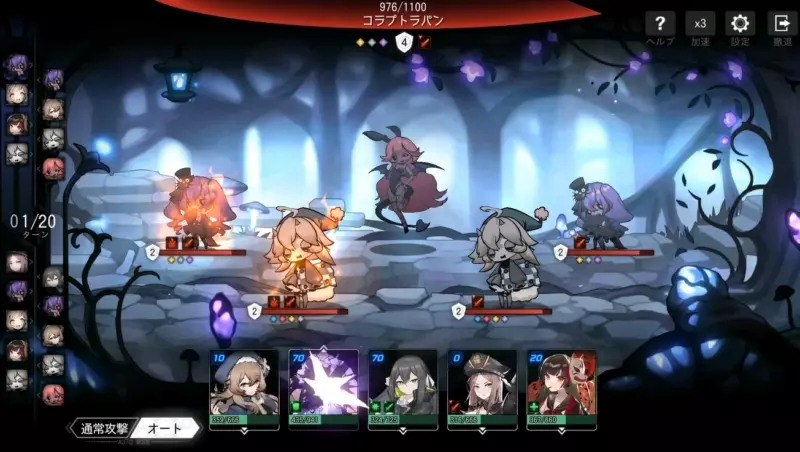Open the ヘルプ help button
This screenshot has height=452, width=800.
coord(660,25)
